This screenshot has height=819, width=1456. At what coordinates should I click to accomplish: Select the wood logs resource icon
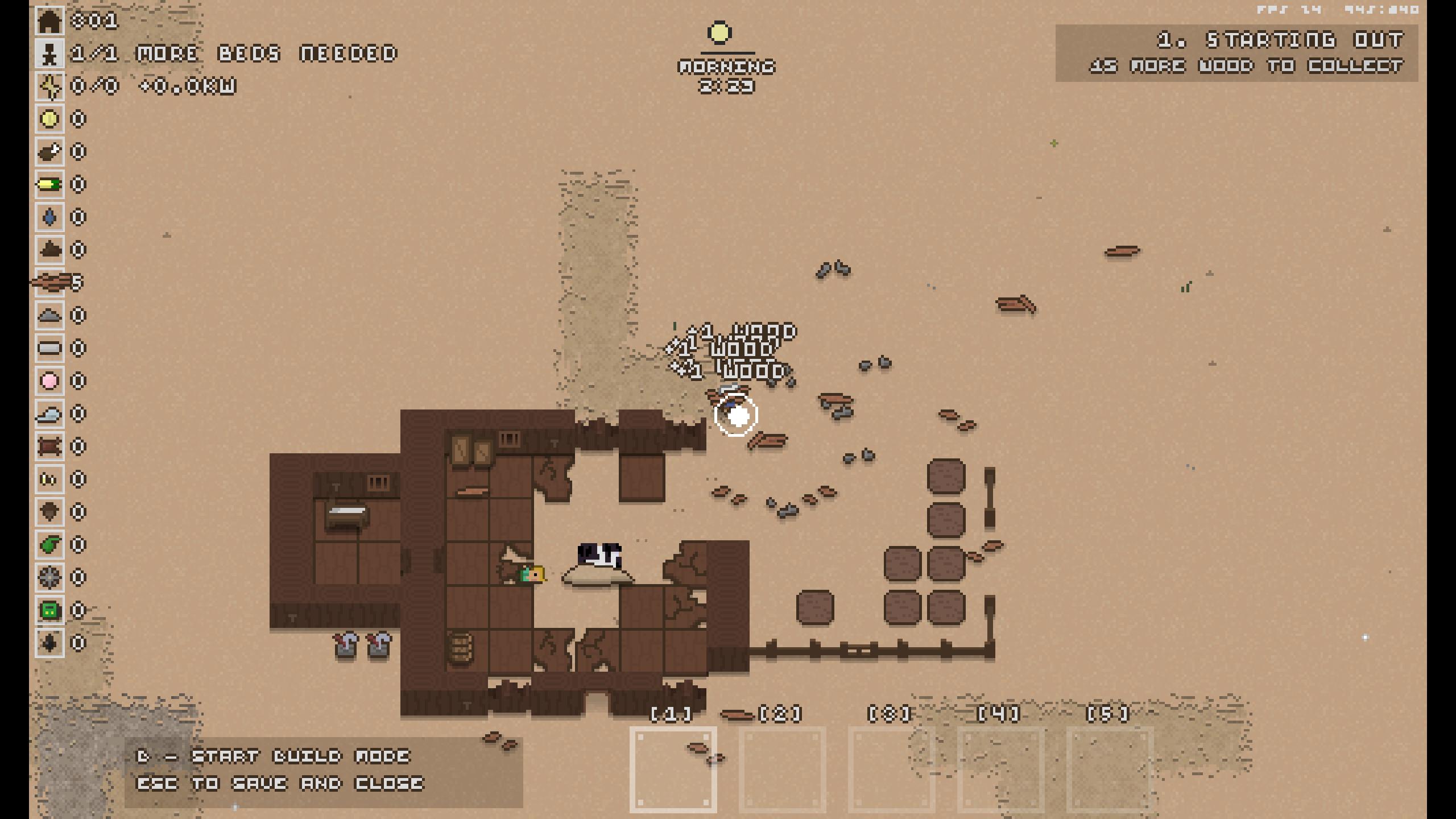click(49, 283)
